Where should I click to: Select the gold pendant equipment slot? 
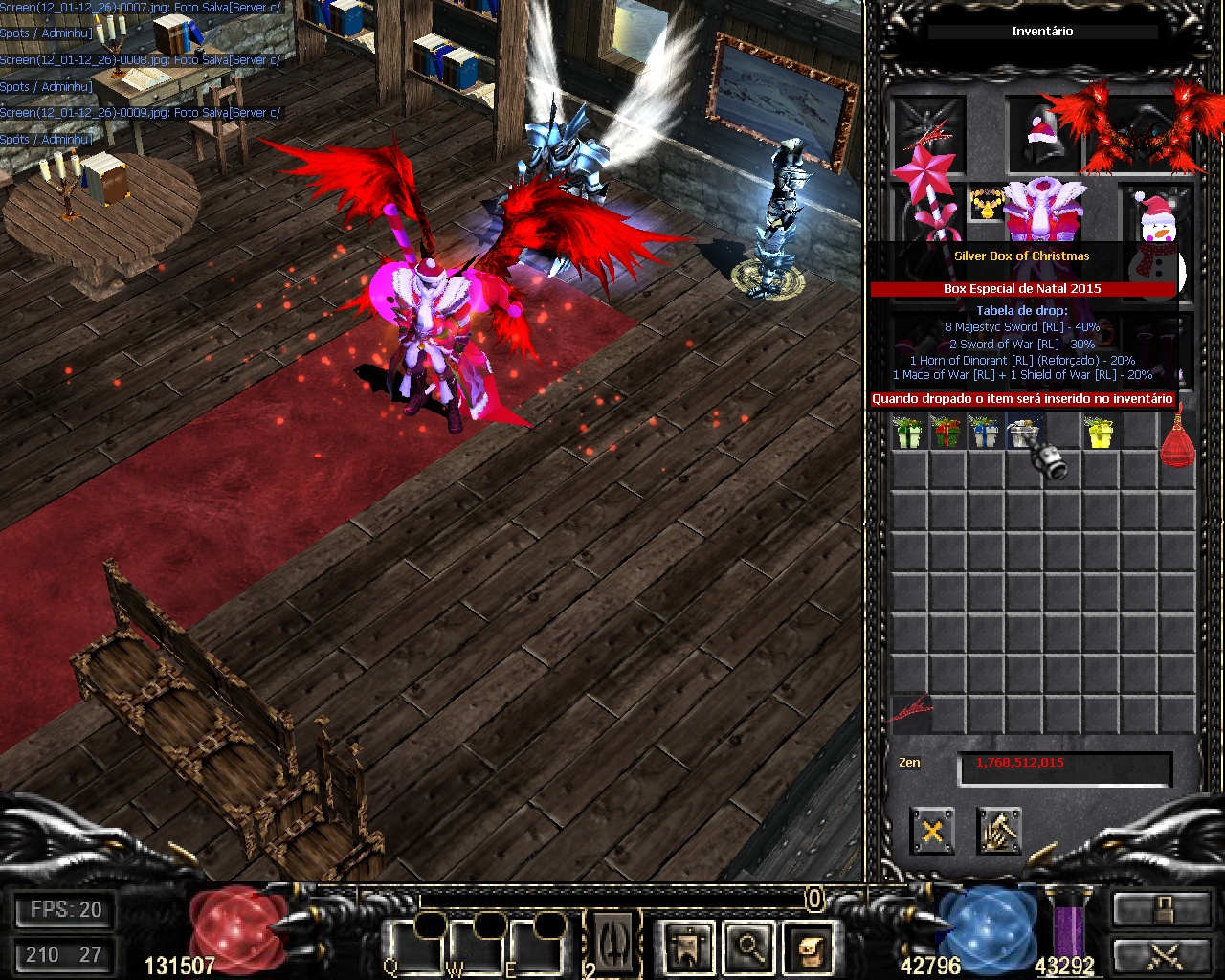pyautogui.click(x=984, y=204)
